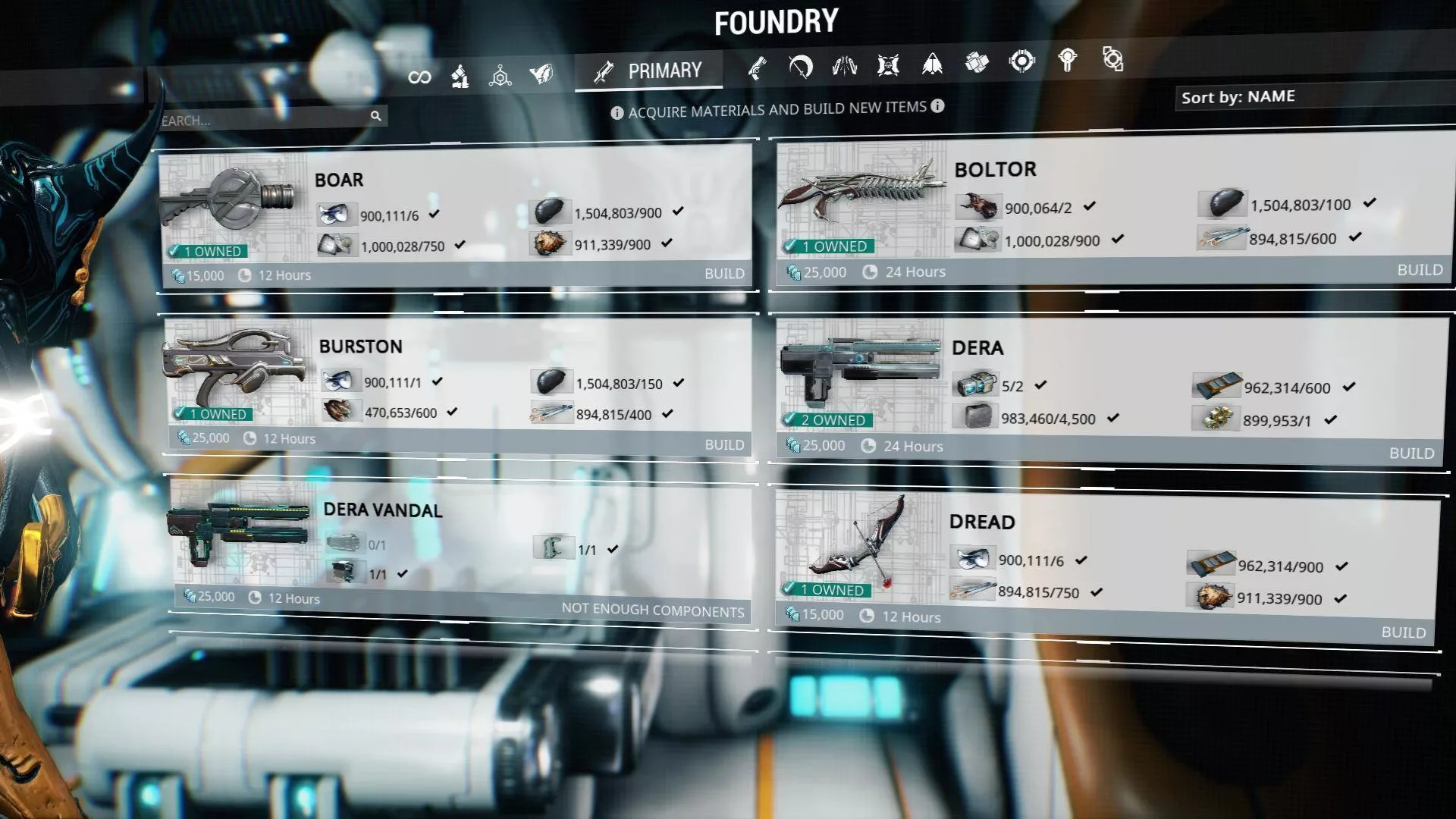The width and height of the screenshot is (1456, 819).
Task: Switch to the Primary weapons tab
Action: point(649,71)
